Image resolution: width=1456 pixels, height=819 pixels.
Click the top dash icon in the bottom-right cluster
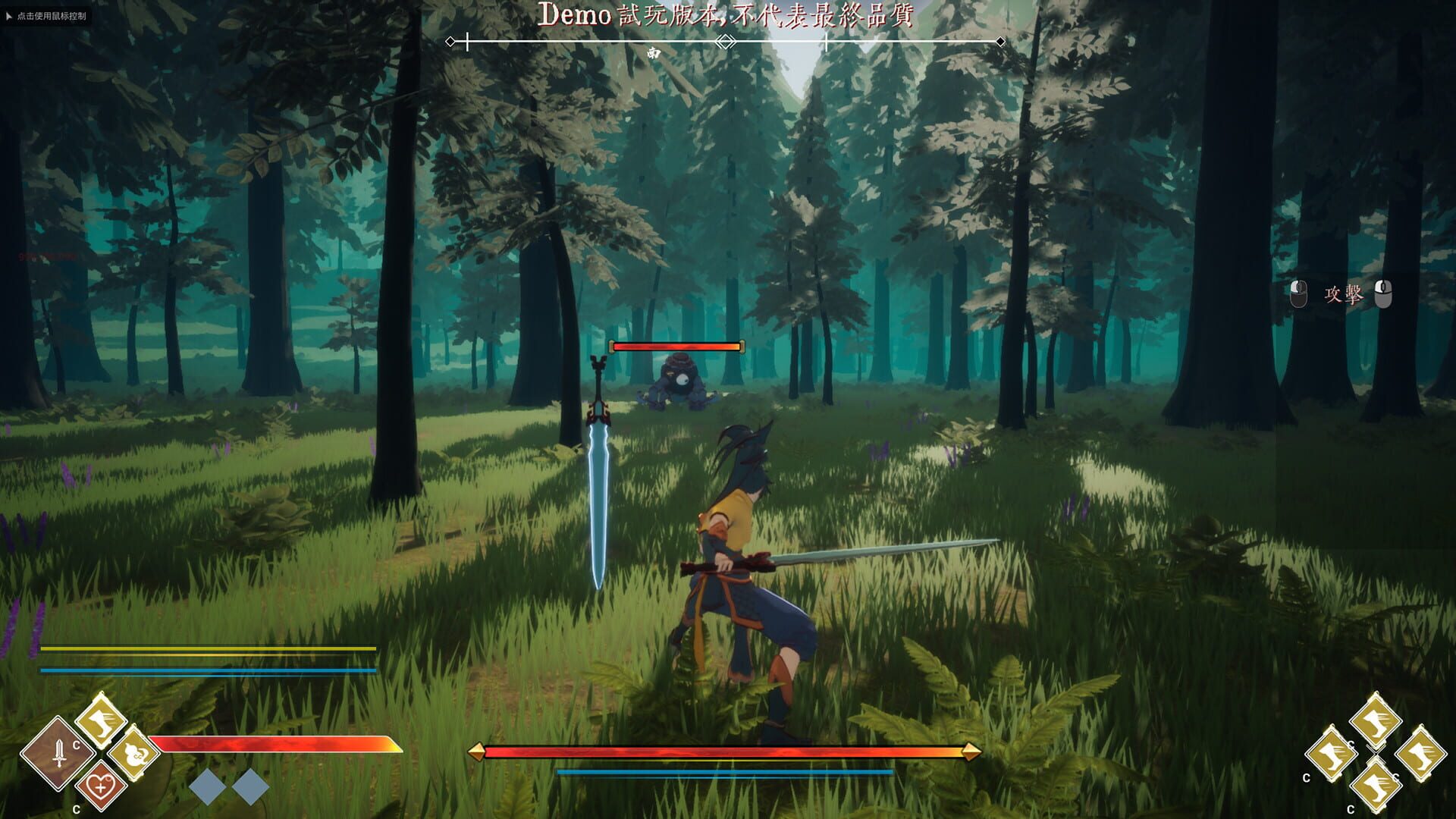pyautogui.click(x=1375, y=720)
